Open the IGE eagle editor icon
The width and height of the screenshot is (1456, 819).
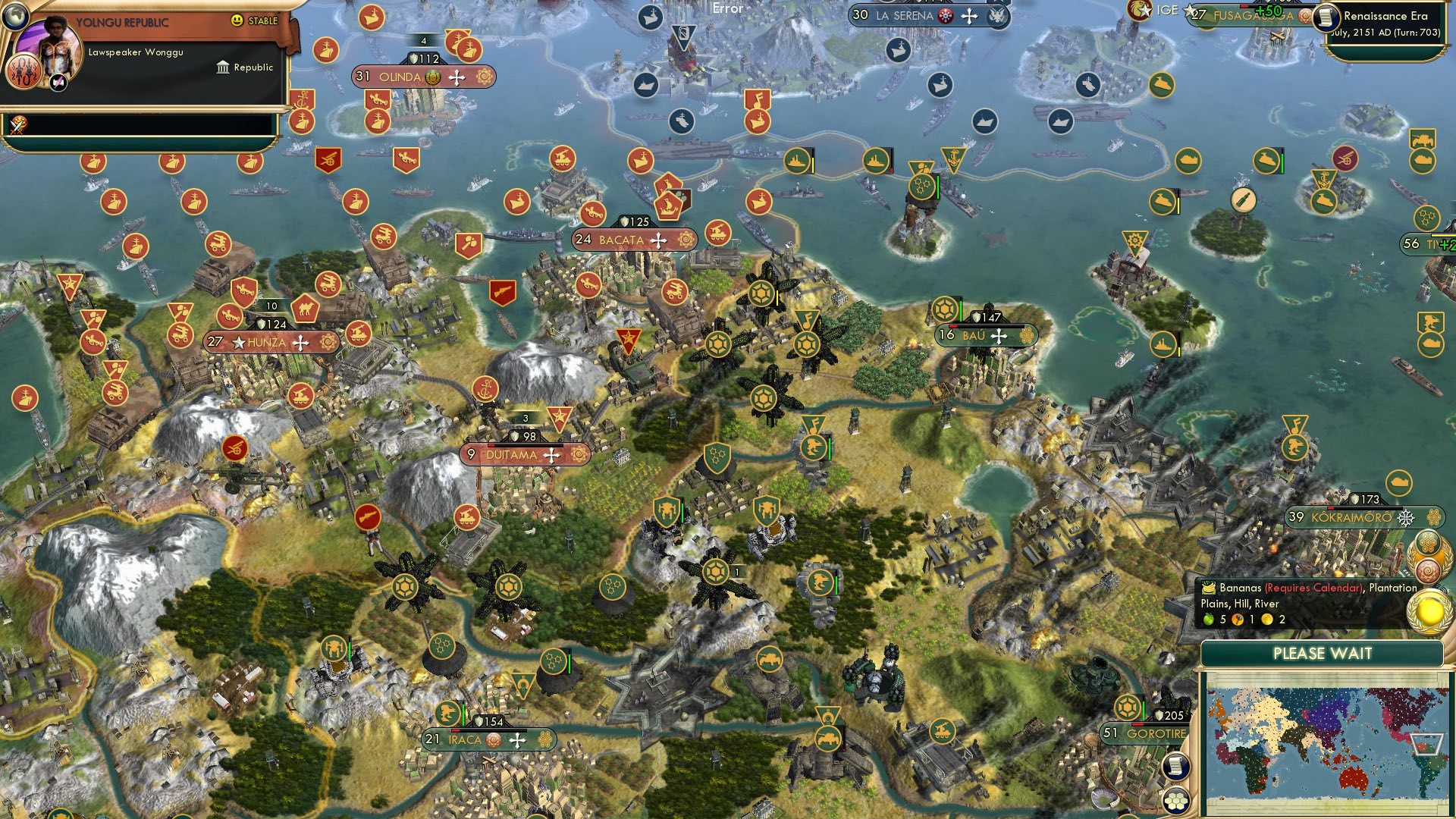tap(1138, 11)
